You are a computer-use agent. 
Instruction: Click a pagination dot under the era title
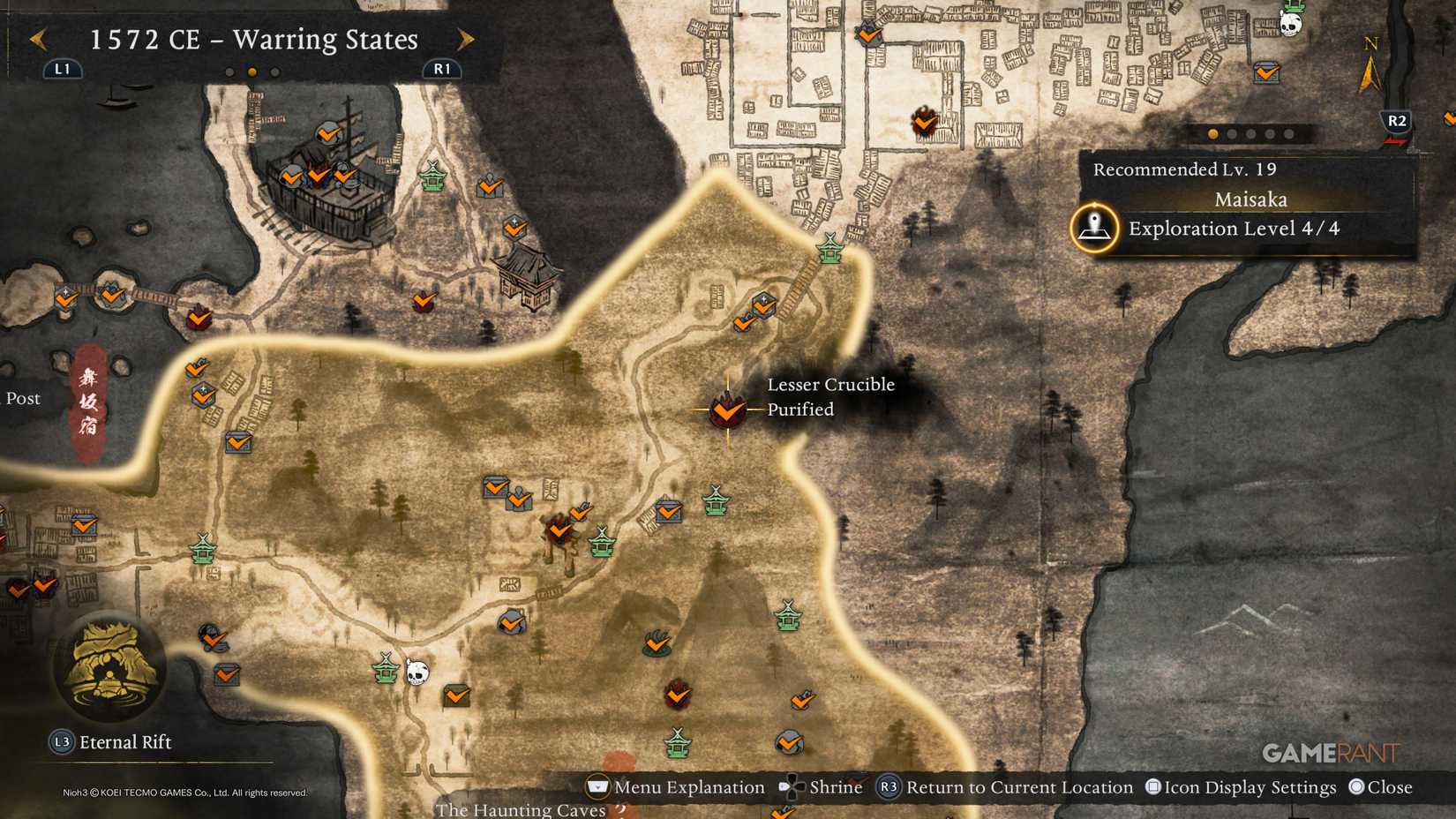coord(251,70)
